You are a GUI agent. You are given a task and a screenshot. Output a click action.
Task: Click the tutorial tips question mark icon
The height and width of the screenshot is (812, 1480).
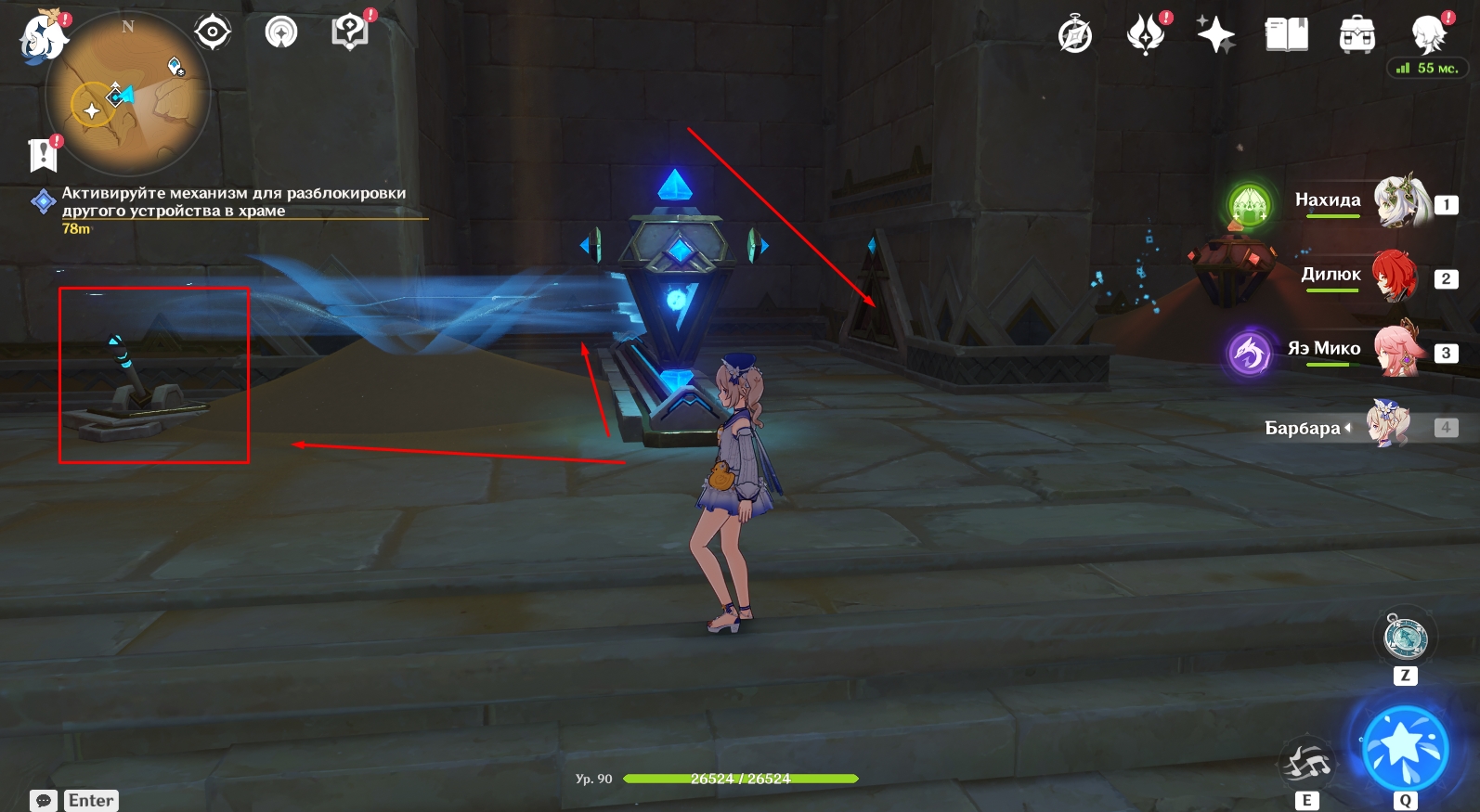click(x=349, y=32)
